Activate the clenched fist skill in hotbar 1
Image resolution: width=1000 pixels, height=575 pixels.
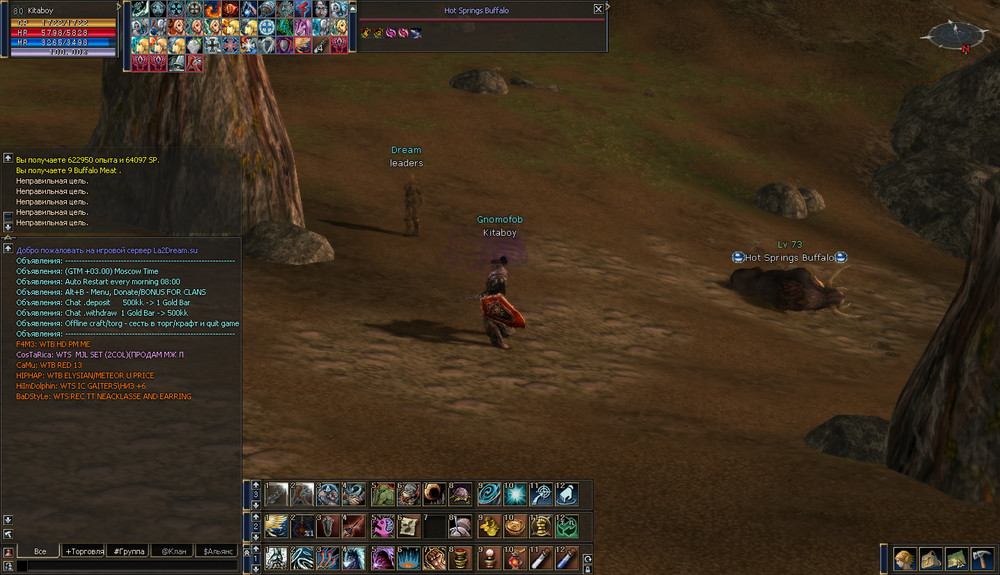coord(434,558)
